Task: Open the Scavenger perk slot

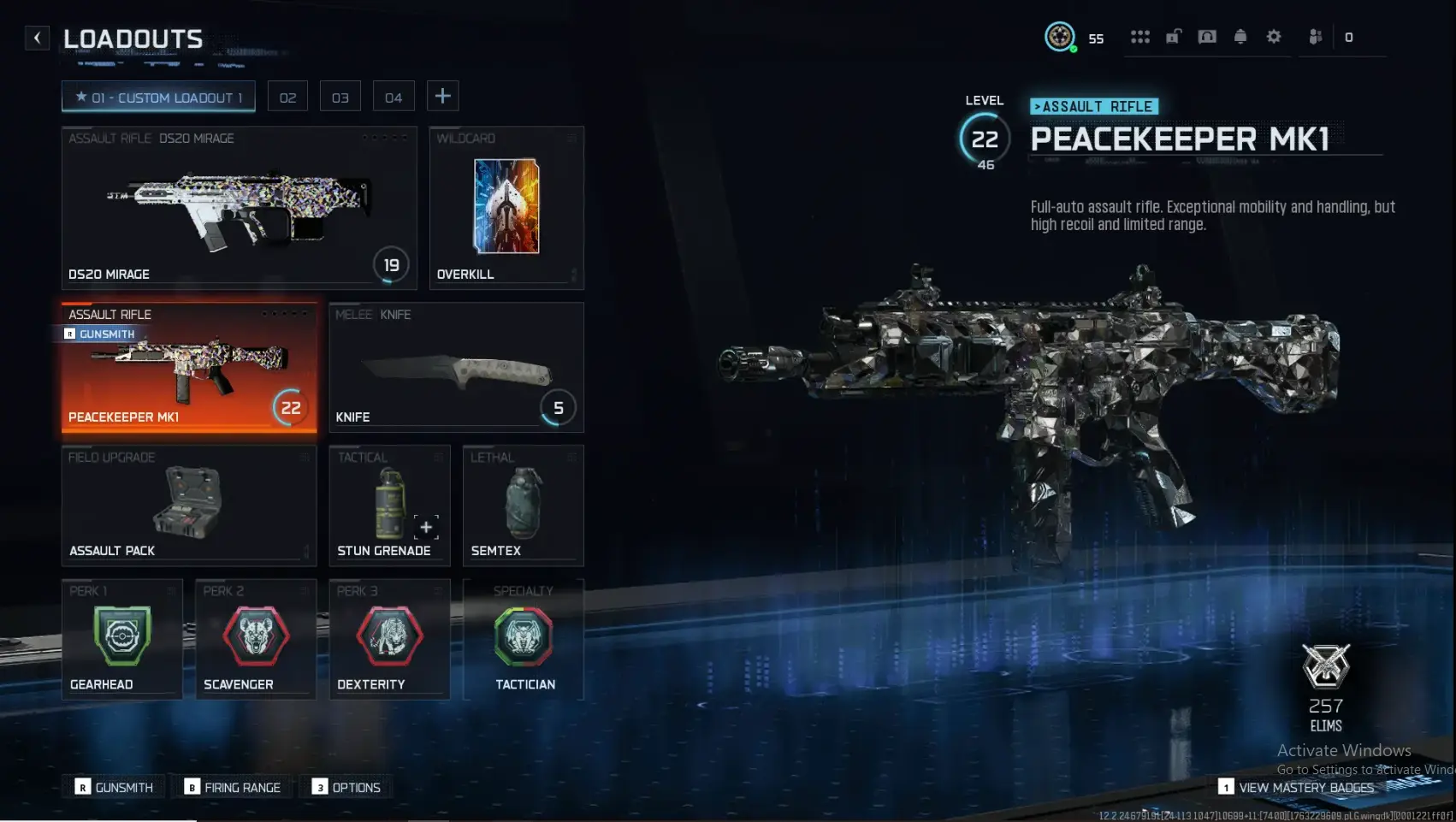Action: click(255, 636)
